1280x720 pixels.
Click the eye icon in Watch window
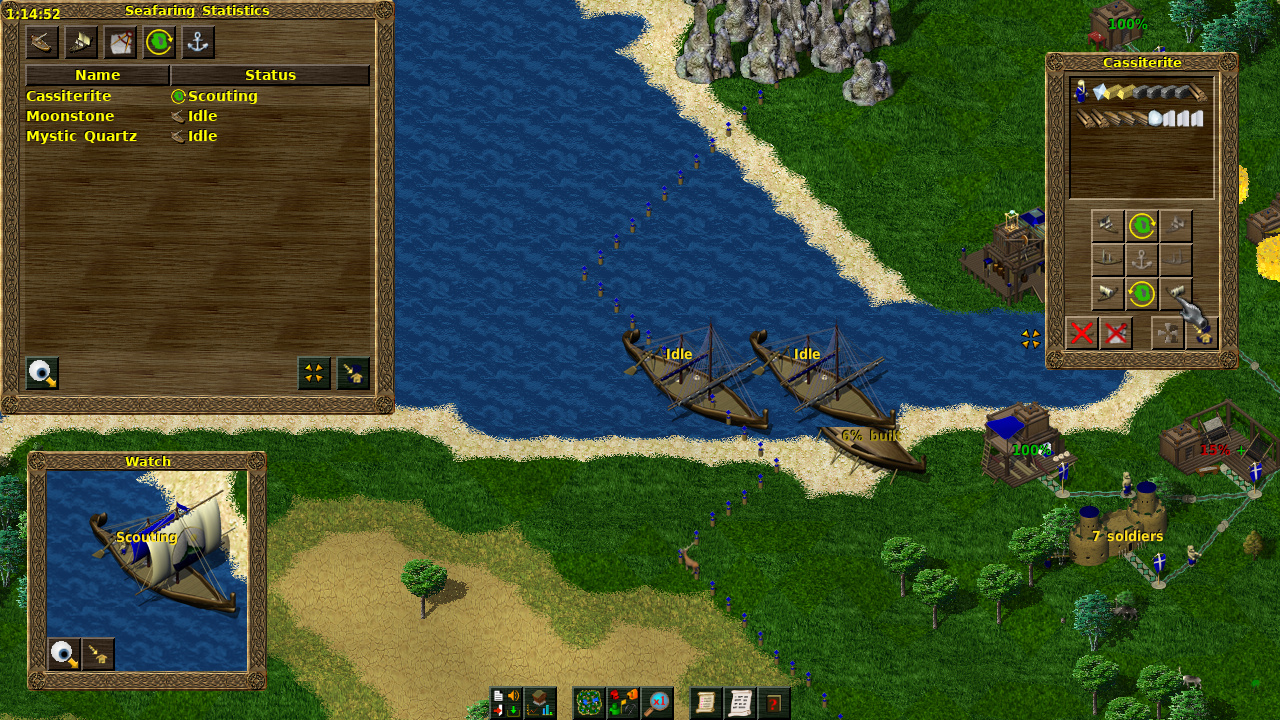(64, 654)
